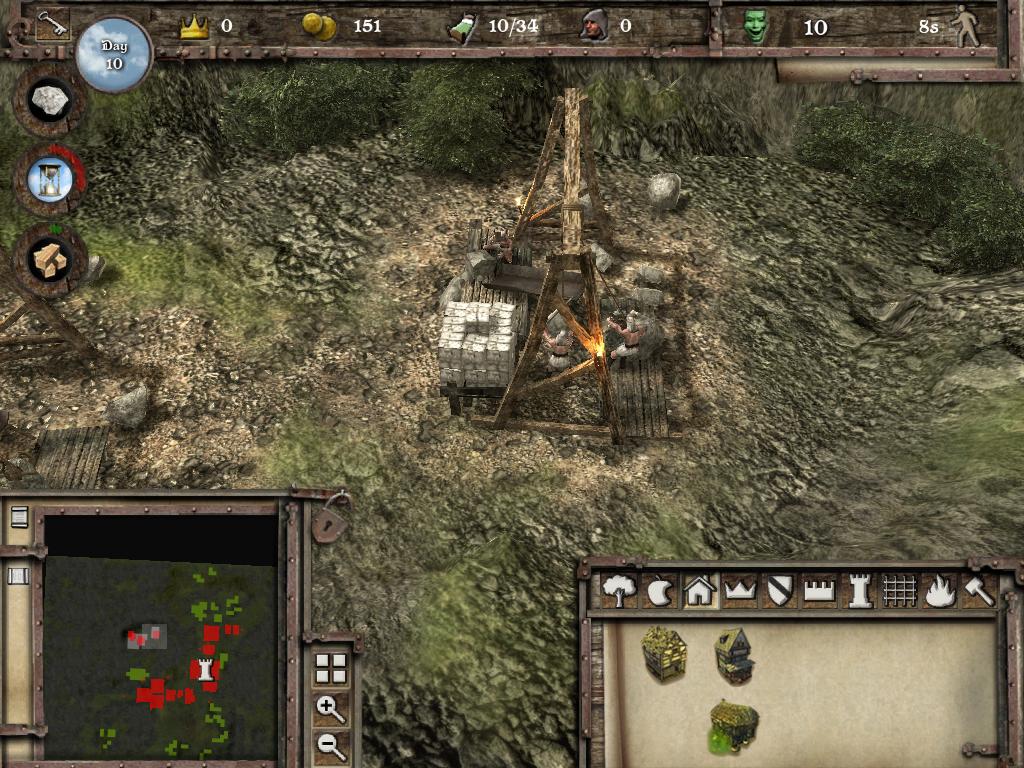Zoom in with the plus magnifier
The image size is (1024, 768).
[x=331, y=709]
